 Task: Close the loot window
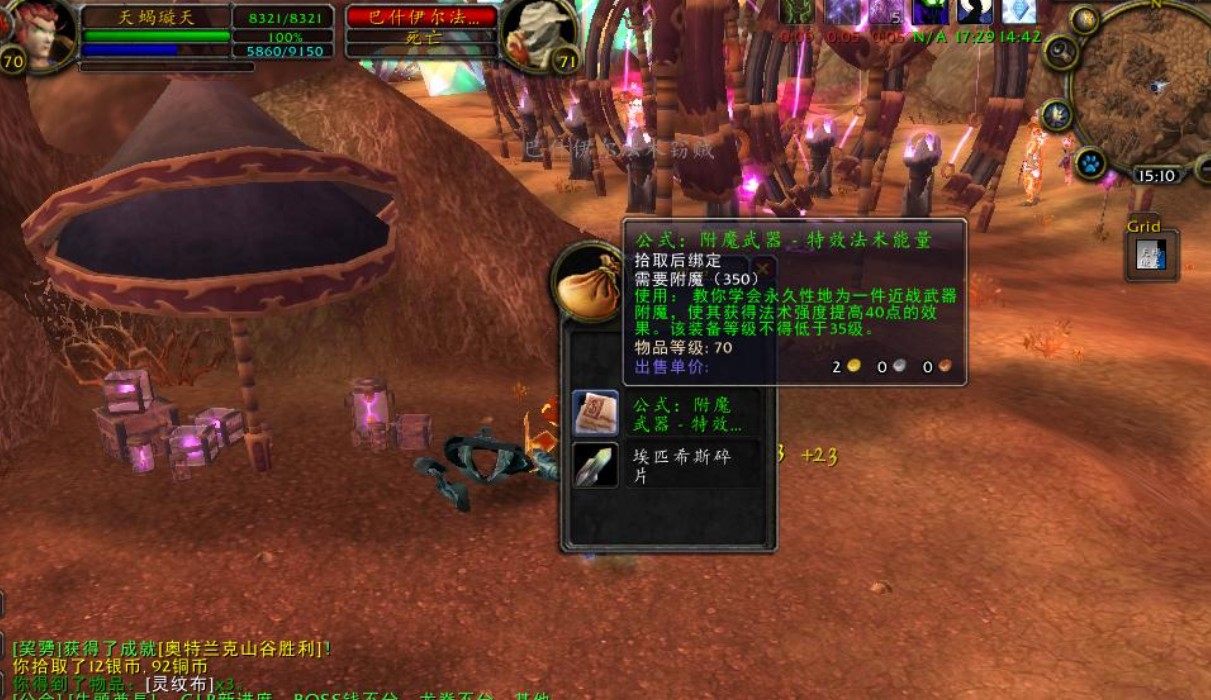763,268
